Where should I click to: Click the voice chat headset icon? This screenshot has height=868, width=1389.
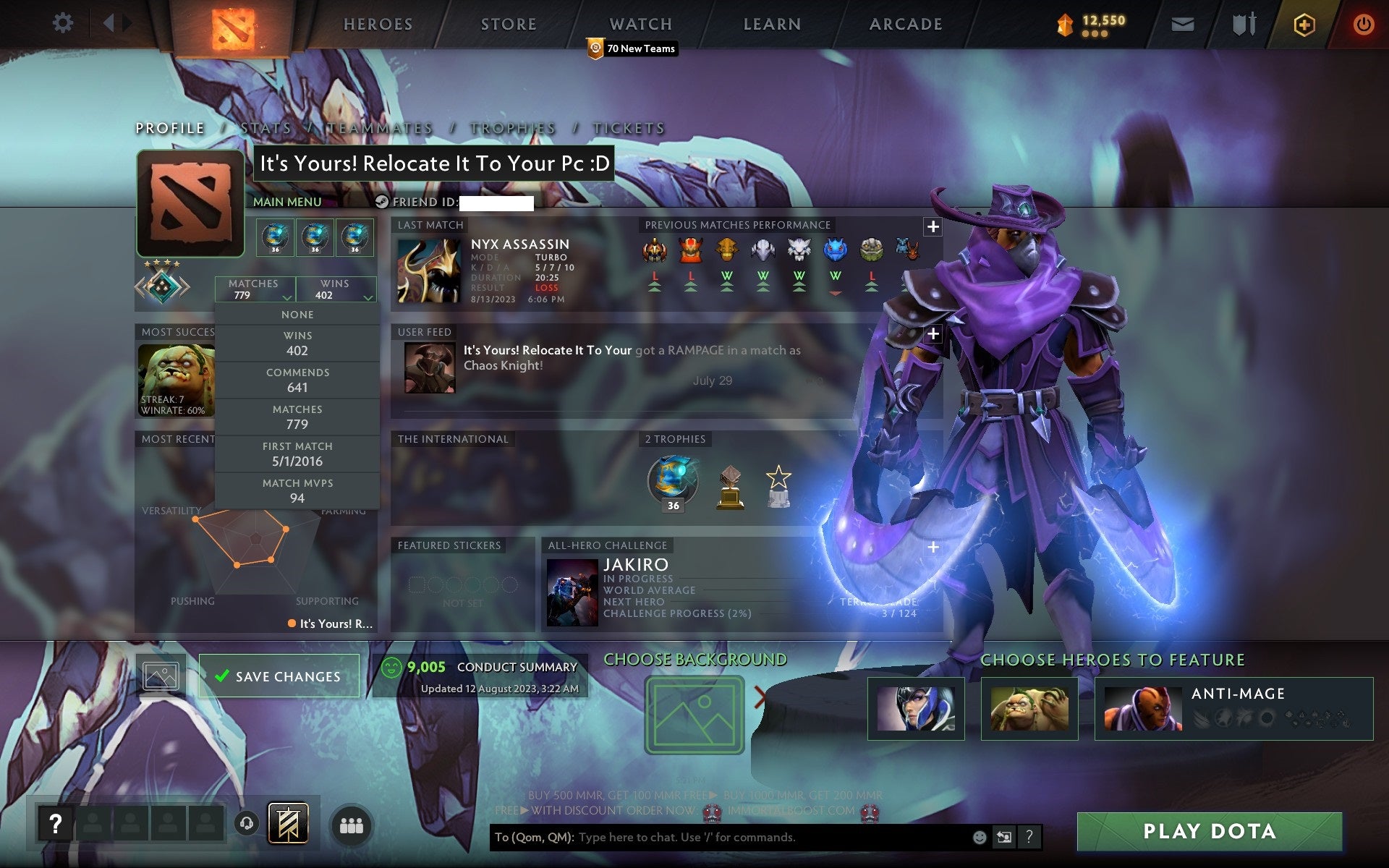tap(247, 823)
